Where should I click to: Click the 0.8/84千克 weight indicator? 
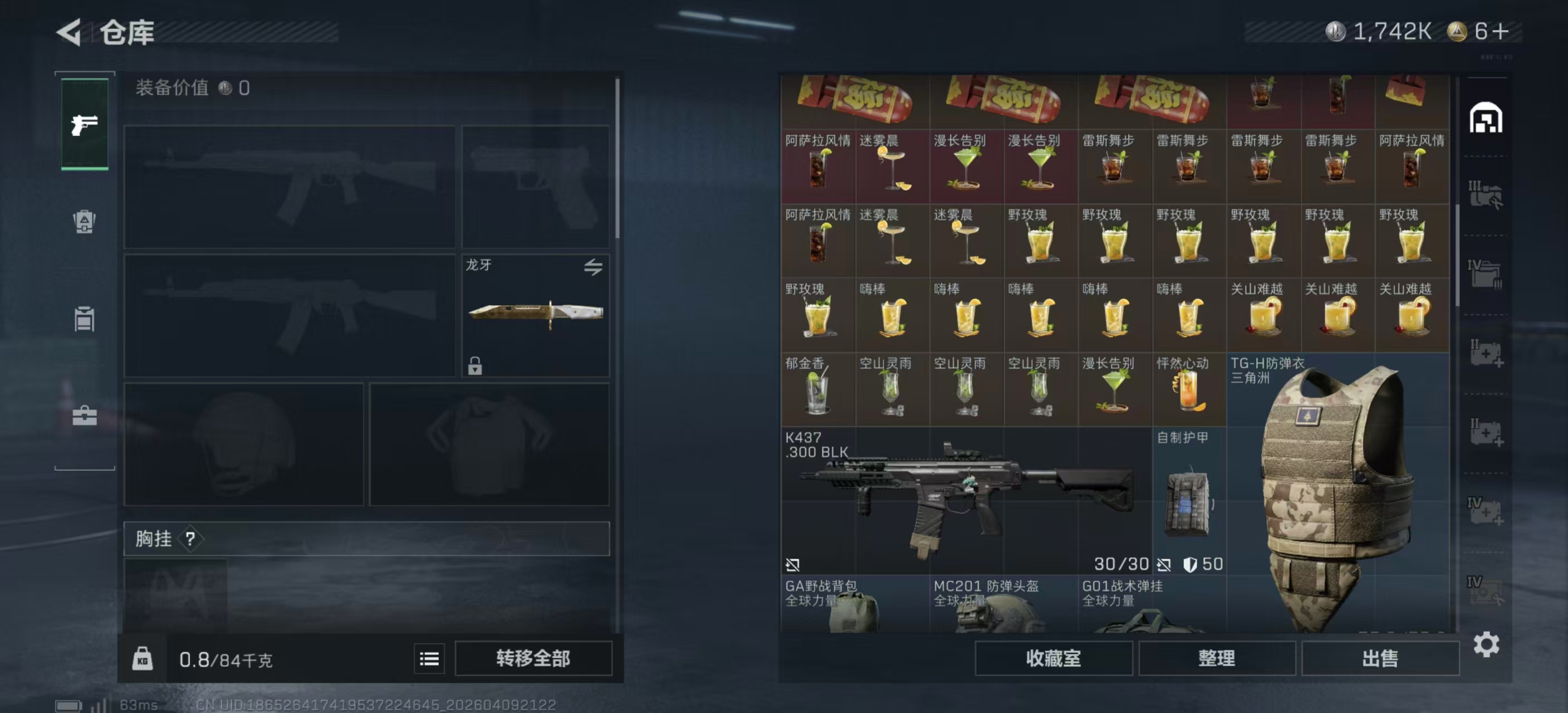[225, 659]
